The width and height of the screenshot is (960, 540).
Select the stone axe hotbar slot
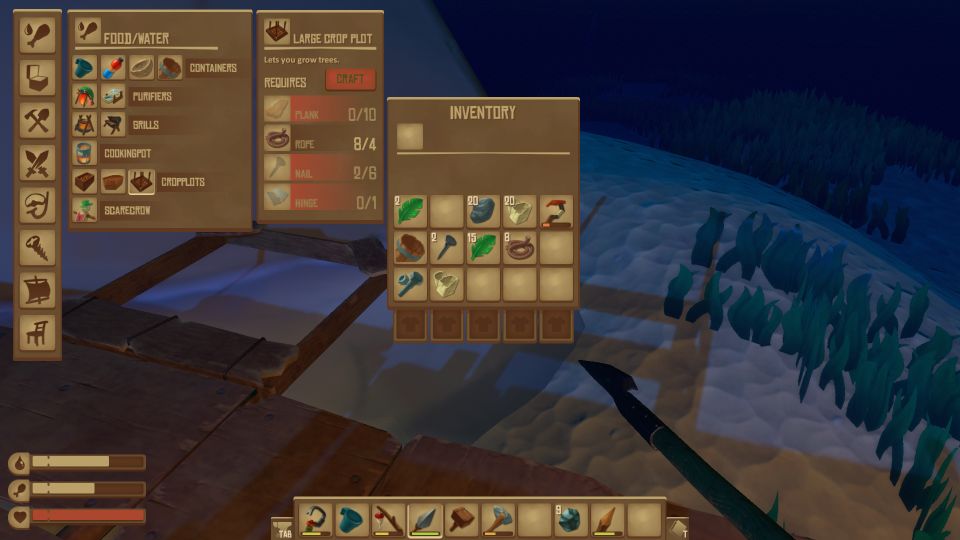pyautogui.click(x=498, y=519)
